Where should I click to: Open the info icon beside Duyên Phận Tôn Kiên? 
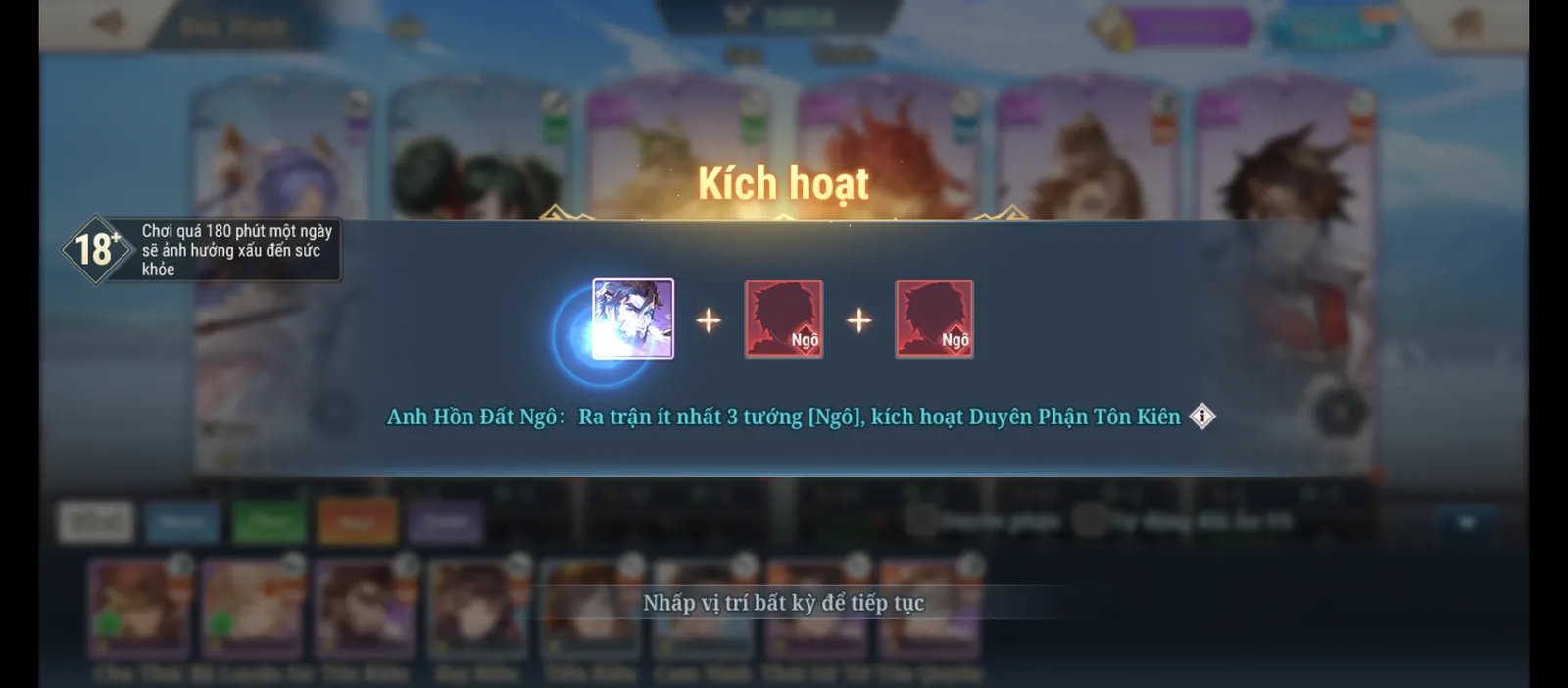(x=1202, y=417)
